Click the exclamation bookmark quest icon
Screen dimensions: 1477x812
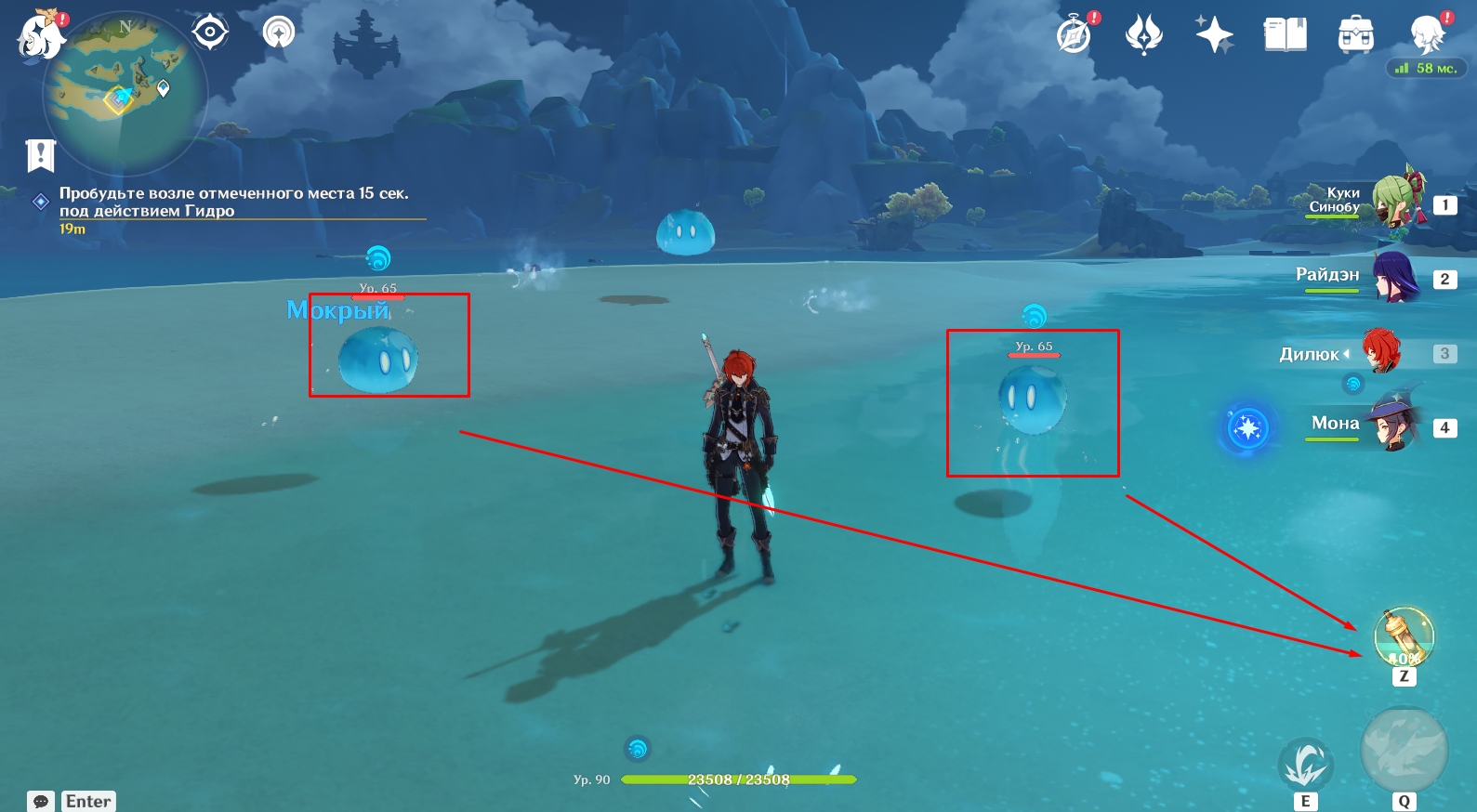pos(41,155)
